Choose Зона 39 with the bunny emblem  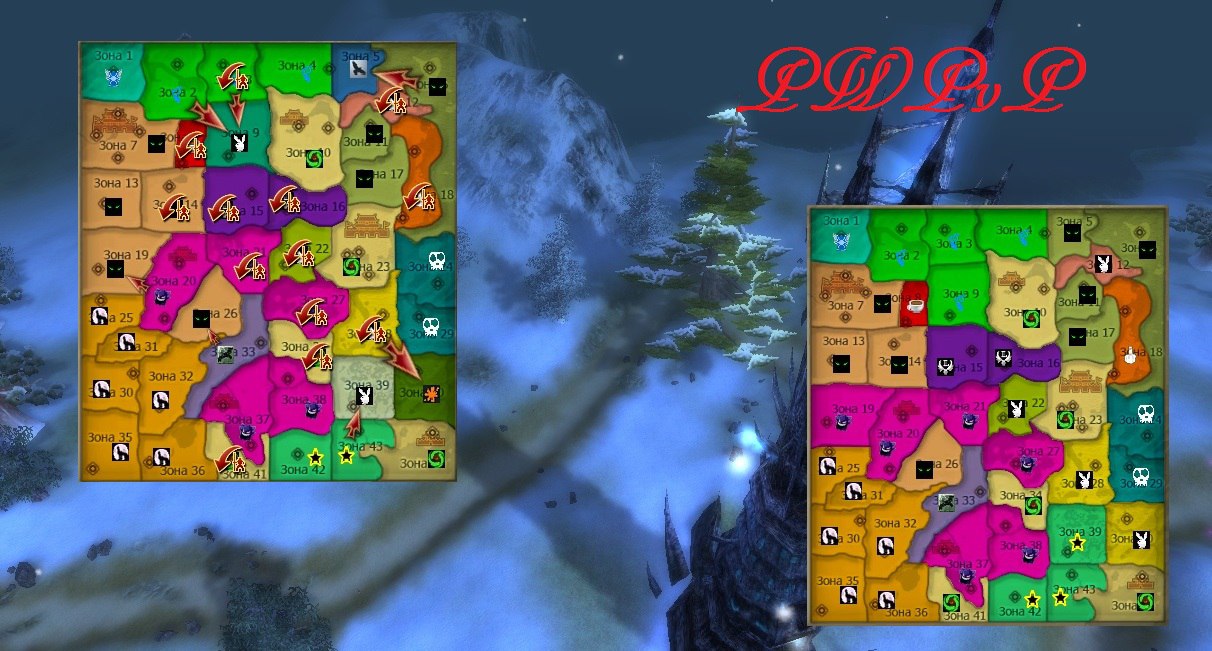(x=365, y=396)
